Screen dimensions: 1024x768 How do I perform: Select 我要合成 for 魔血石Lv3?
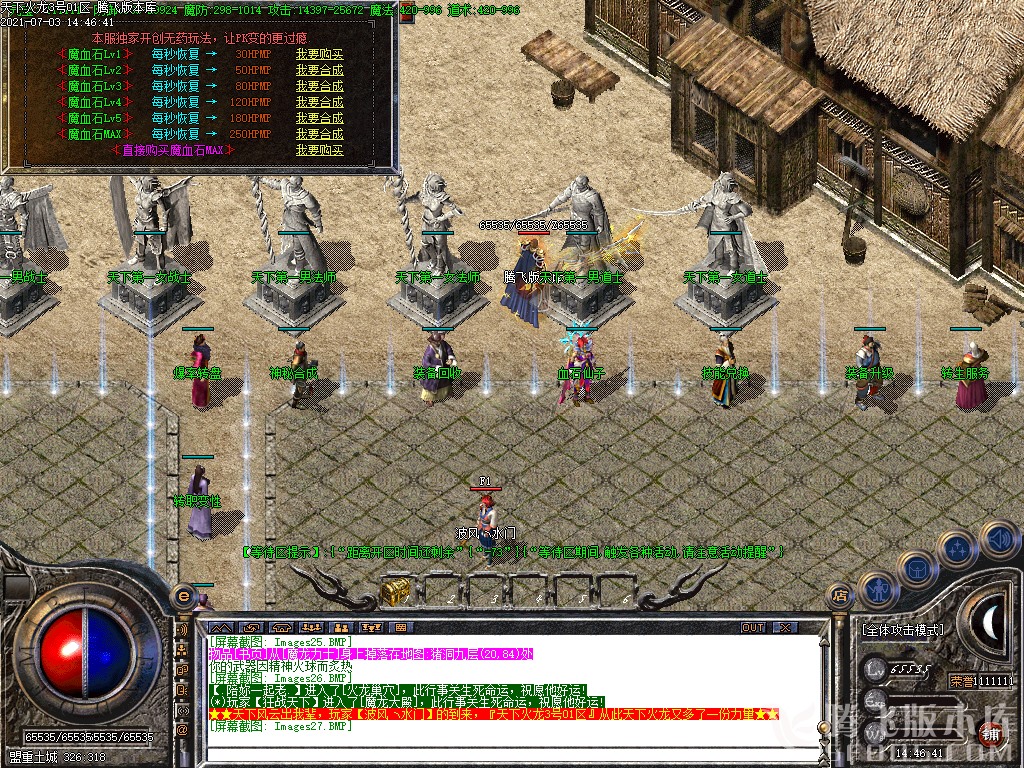point(319,86)
